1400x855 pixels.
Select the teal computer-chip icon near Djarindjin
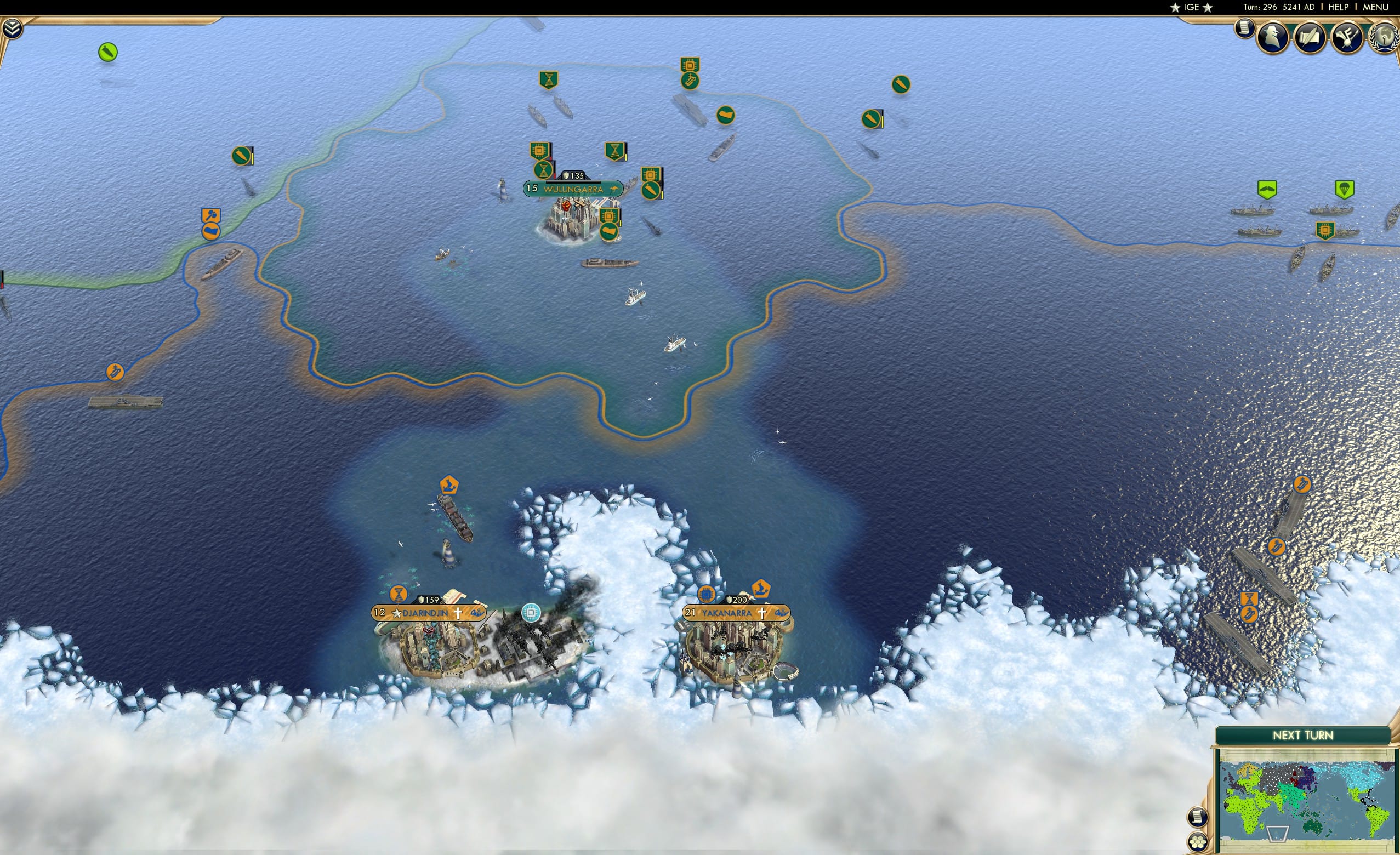pos(531,612)
